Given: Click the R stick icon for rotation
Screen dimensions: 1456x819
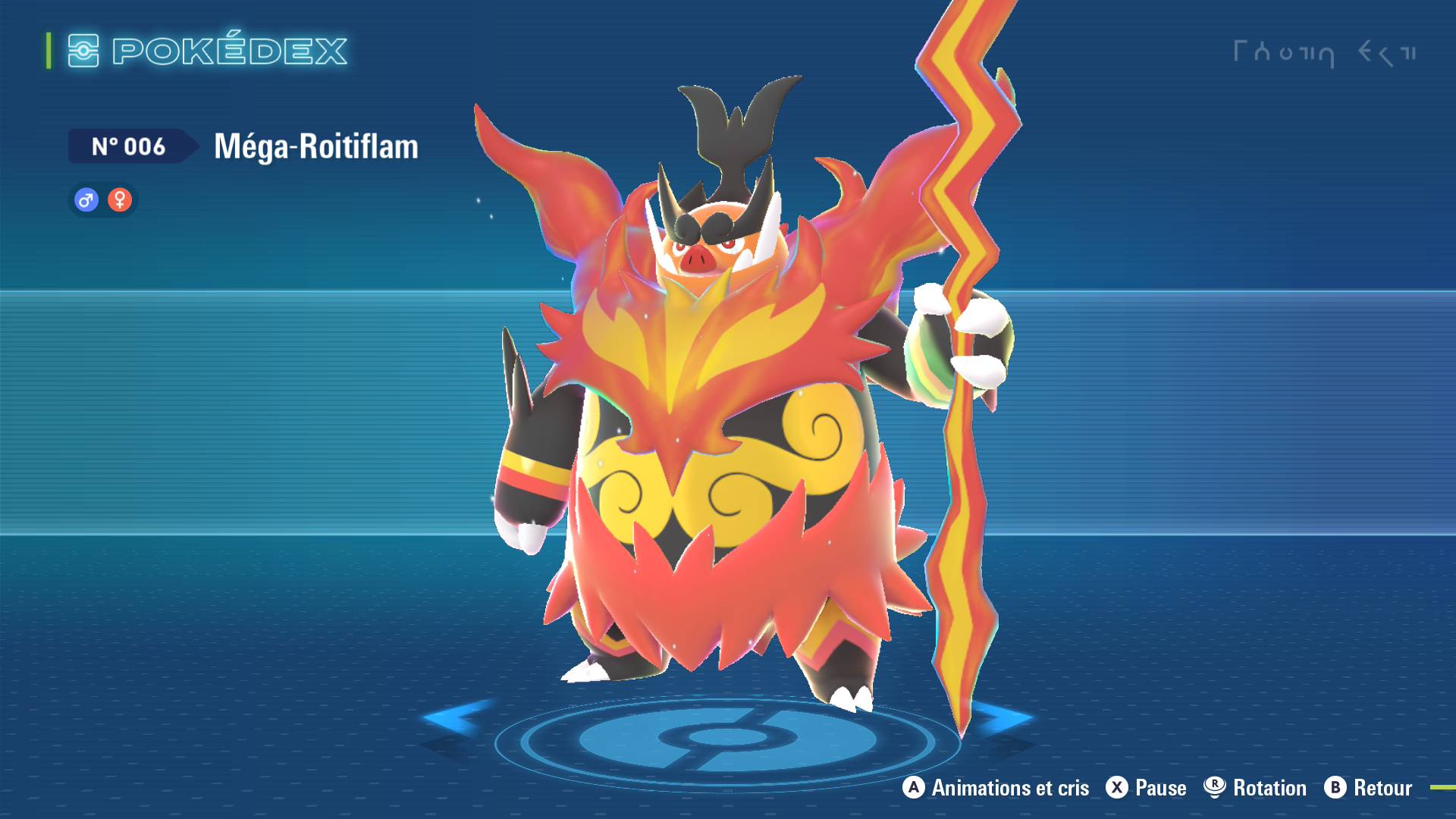Looking at the screenshot, I should coord(1216,788).
